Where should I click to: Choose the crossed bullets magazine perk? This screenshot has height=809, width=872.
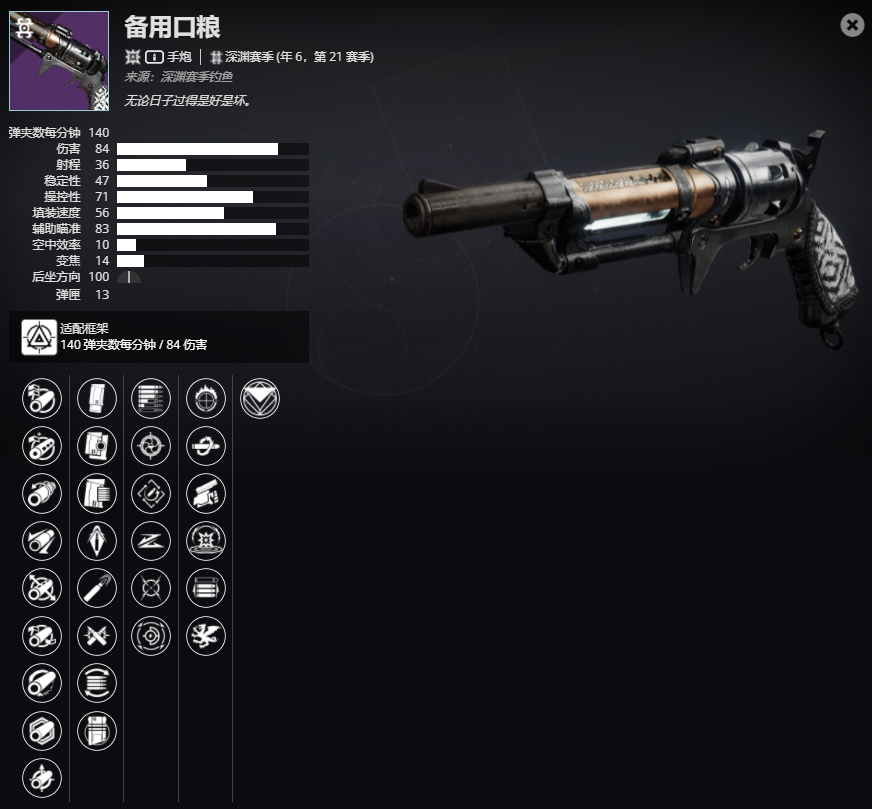[x=96, y=634]
